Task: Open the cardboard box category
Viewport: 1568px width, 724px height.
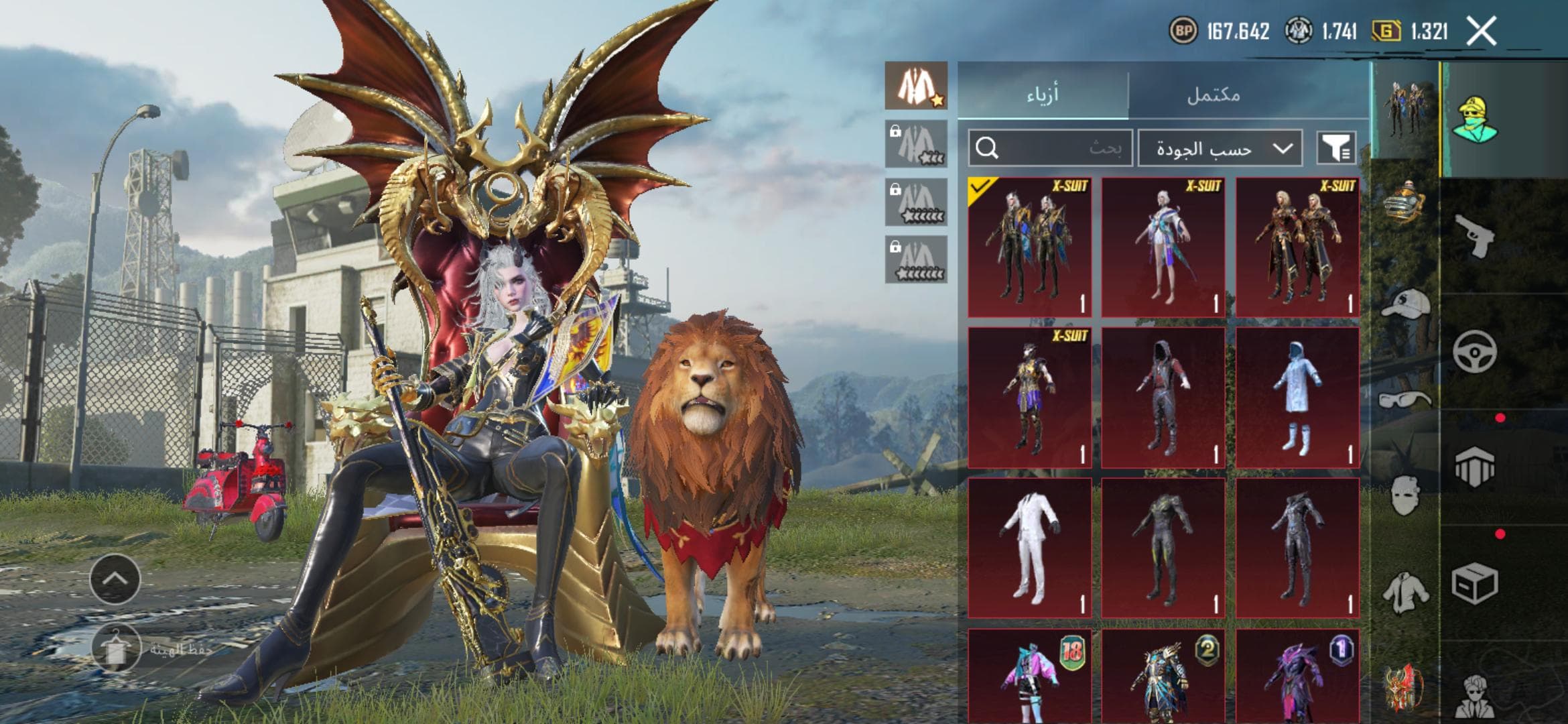Action: pyautogui.click(x=1475, y=583)
